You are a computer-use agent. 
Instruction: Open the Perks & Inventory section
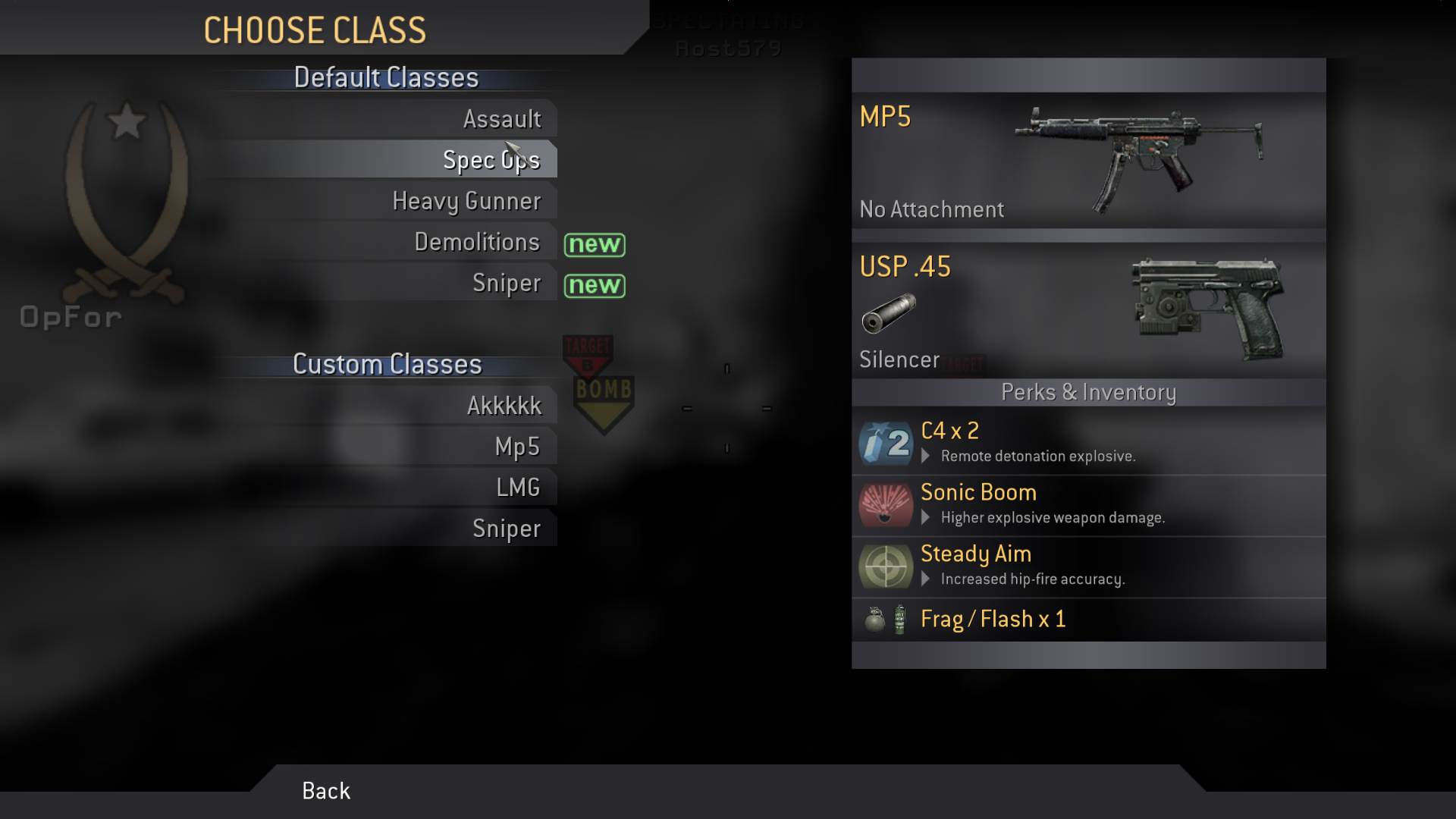(1087, 393)
